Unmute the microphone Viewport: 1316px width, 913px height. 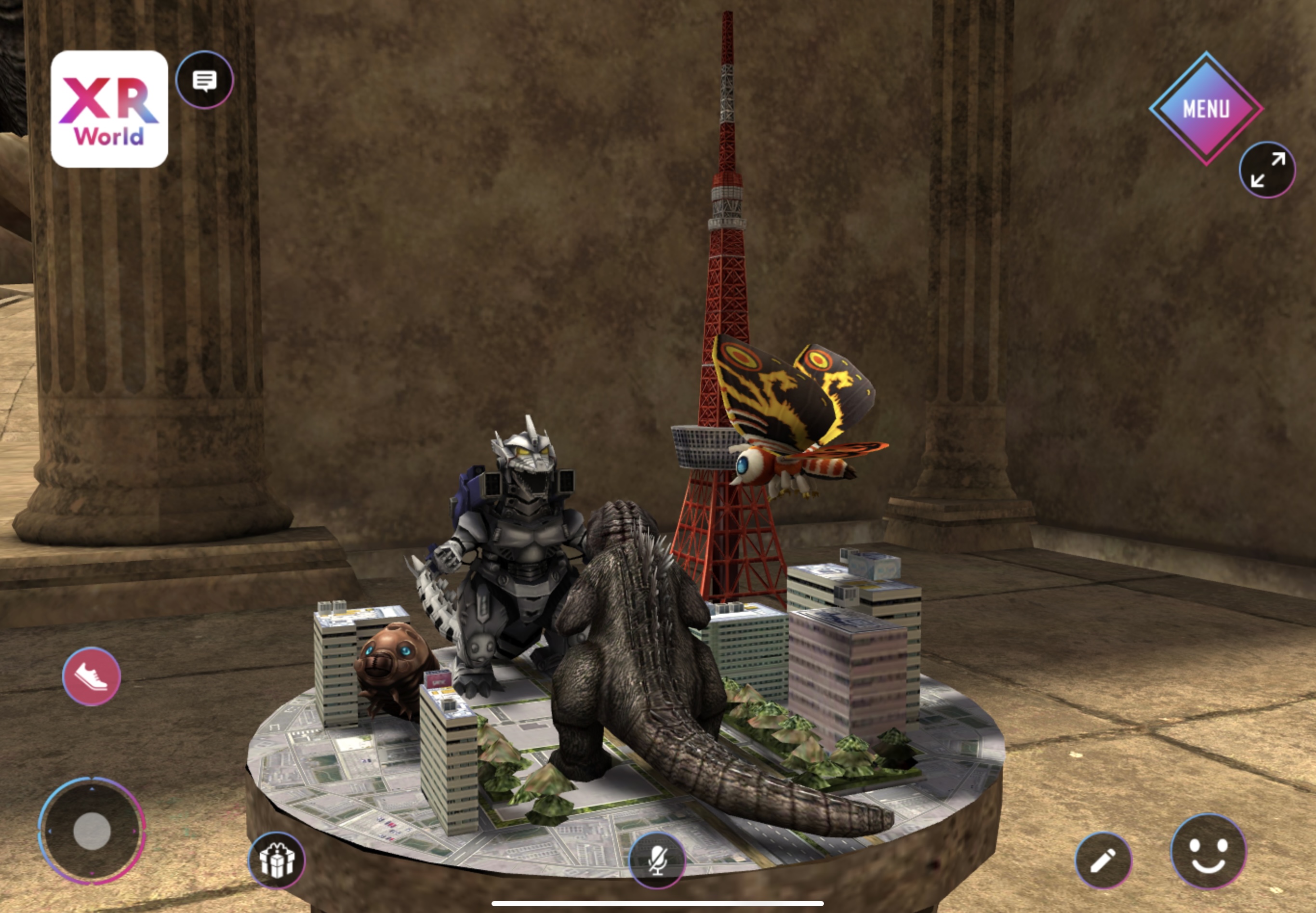(657, 860)
